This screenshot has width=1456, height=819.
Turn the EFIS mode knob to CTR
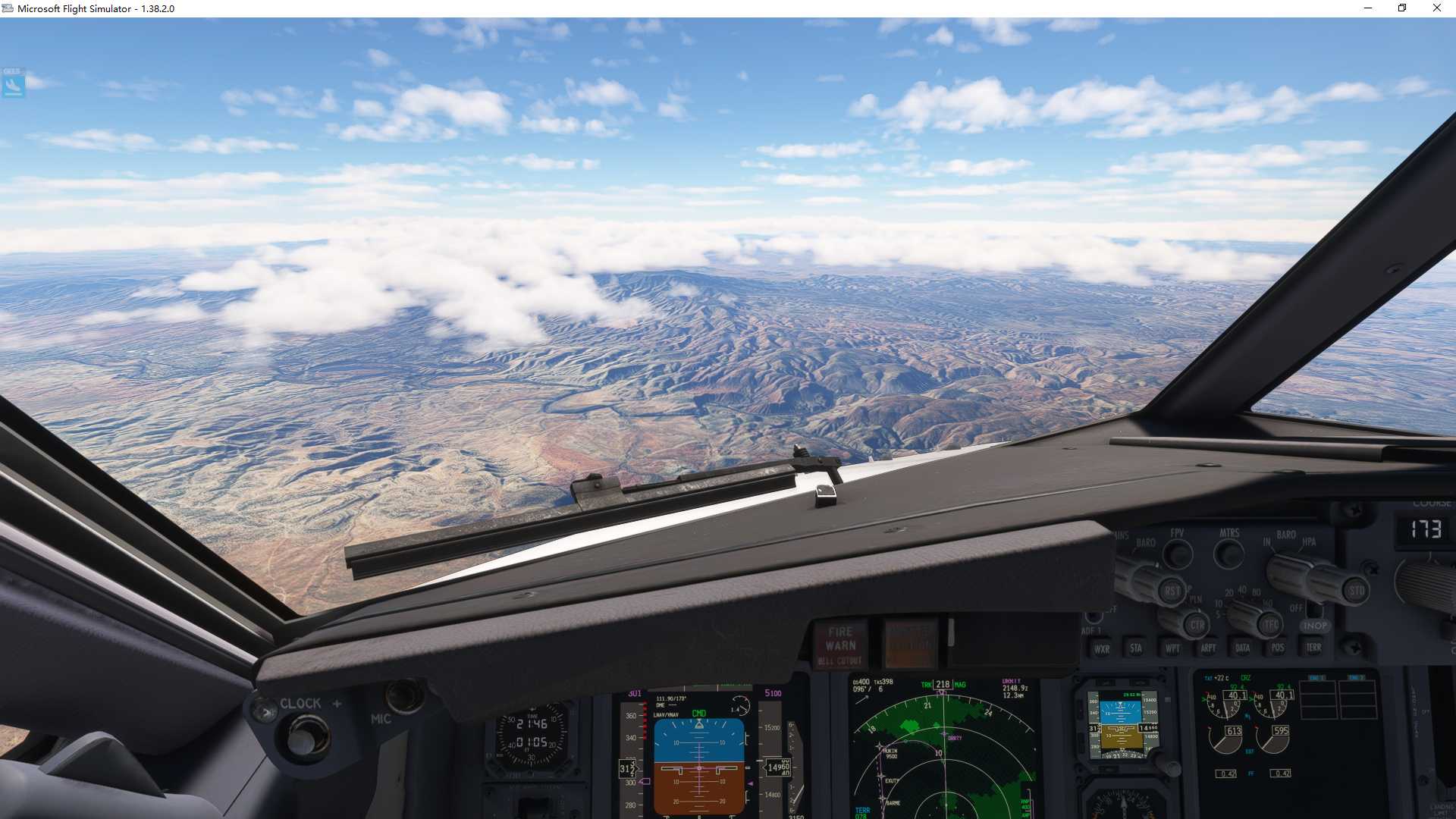click(x=1197, y=624)
